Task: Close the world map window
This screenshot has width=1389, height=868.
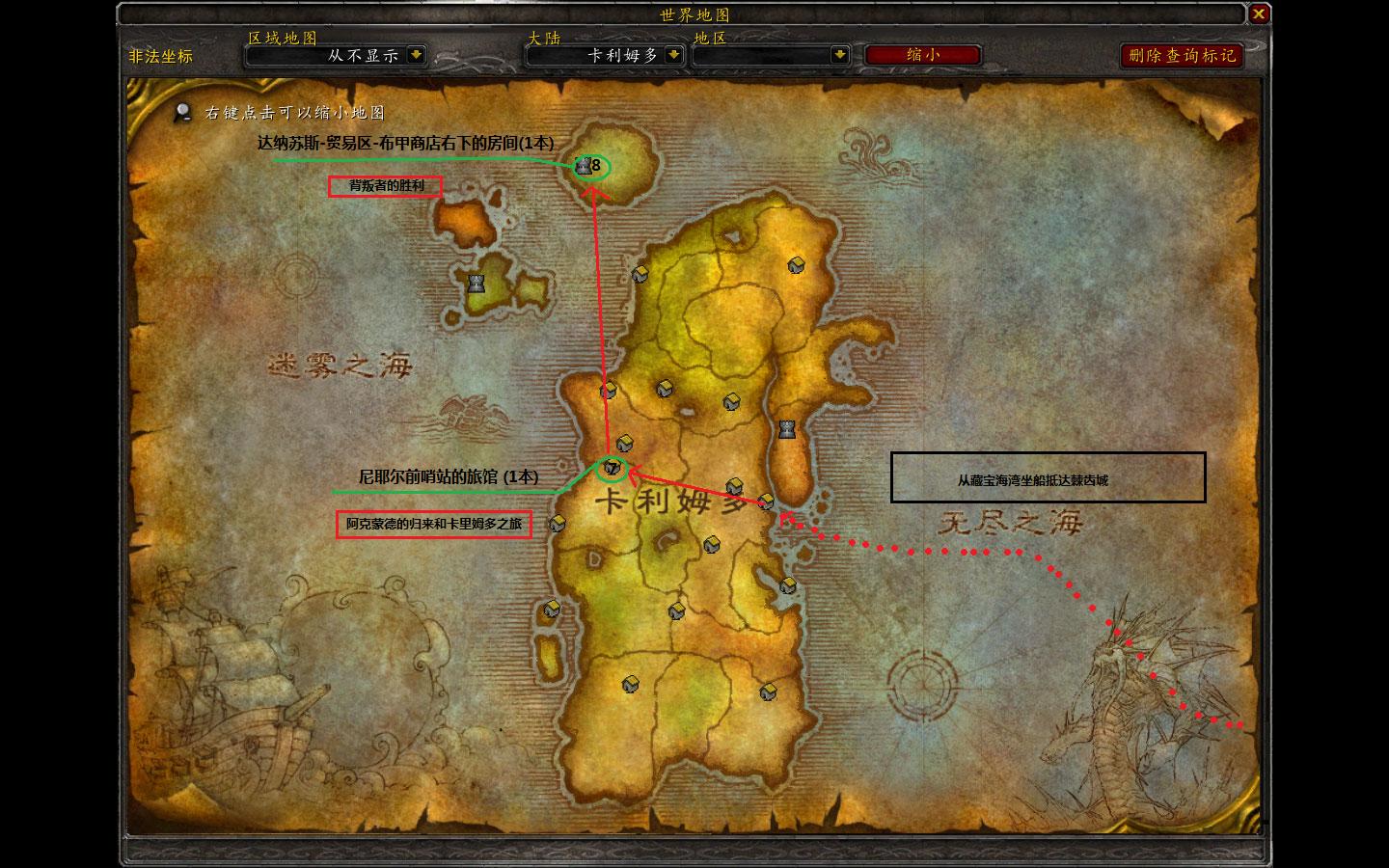Action: click(x=1258, y=14)
